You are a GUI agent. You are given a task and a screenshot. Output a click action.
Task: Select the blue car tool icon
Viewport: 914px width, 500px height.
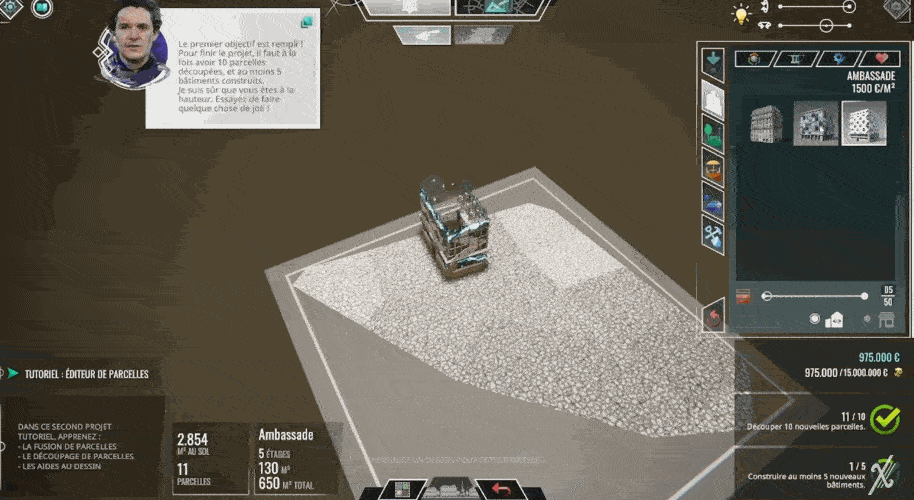click(x=713, y=201)
